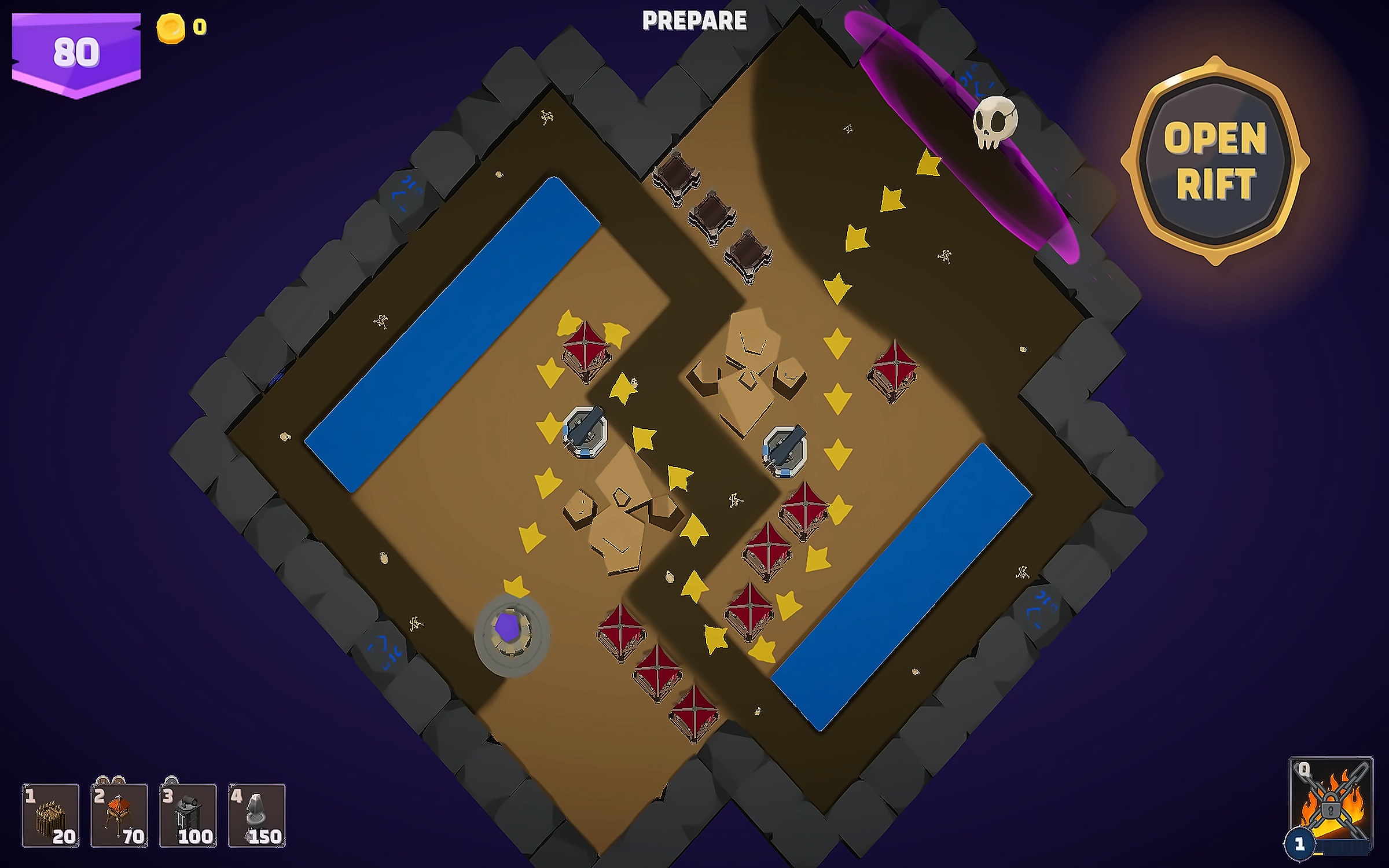
Task: Pick the cannon tower costing 100
Action: [x=188, y=815]
